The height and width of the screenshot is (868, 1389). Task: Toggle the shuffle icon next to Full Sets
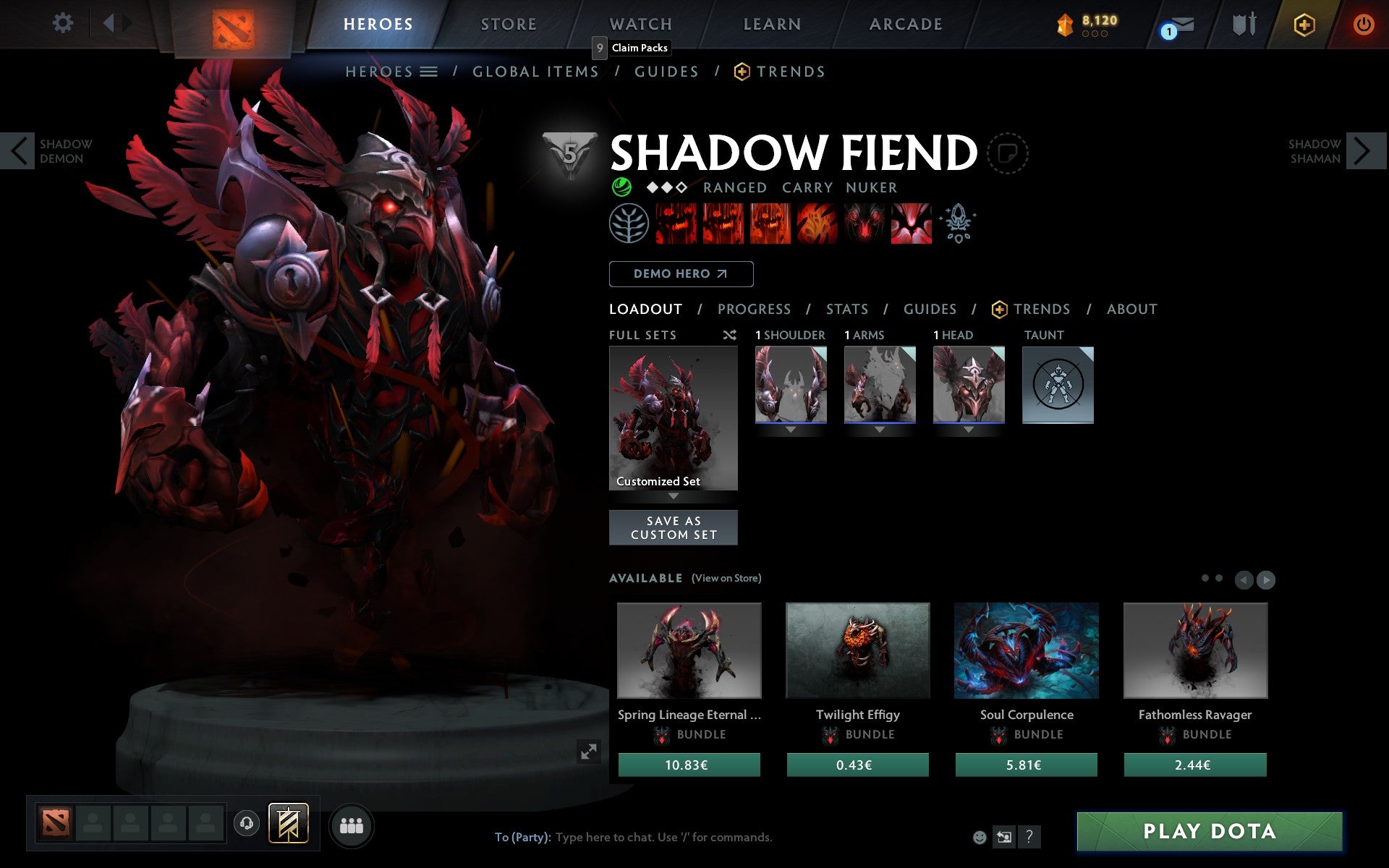tap(729, 335)
